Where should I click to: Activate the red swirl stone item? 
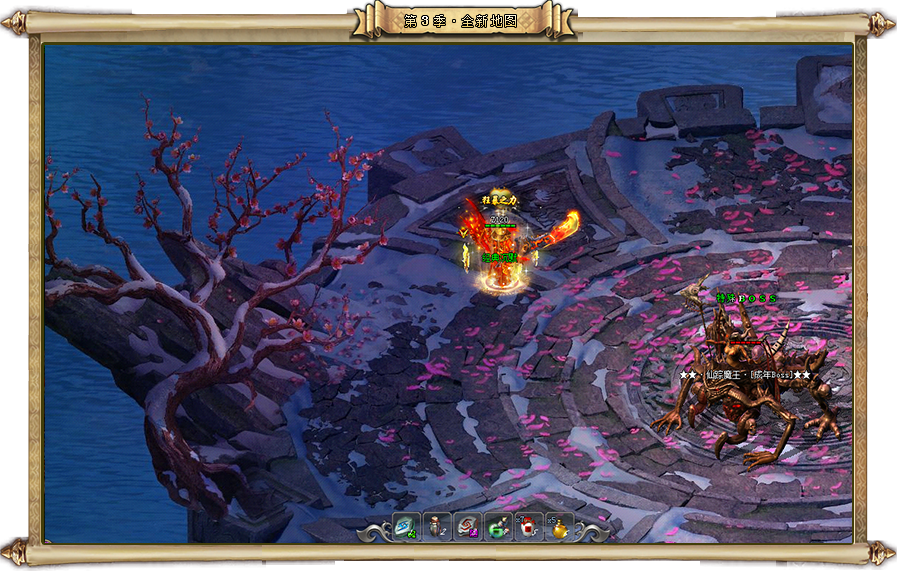point(467,525)
